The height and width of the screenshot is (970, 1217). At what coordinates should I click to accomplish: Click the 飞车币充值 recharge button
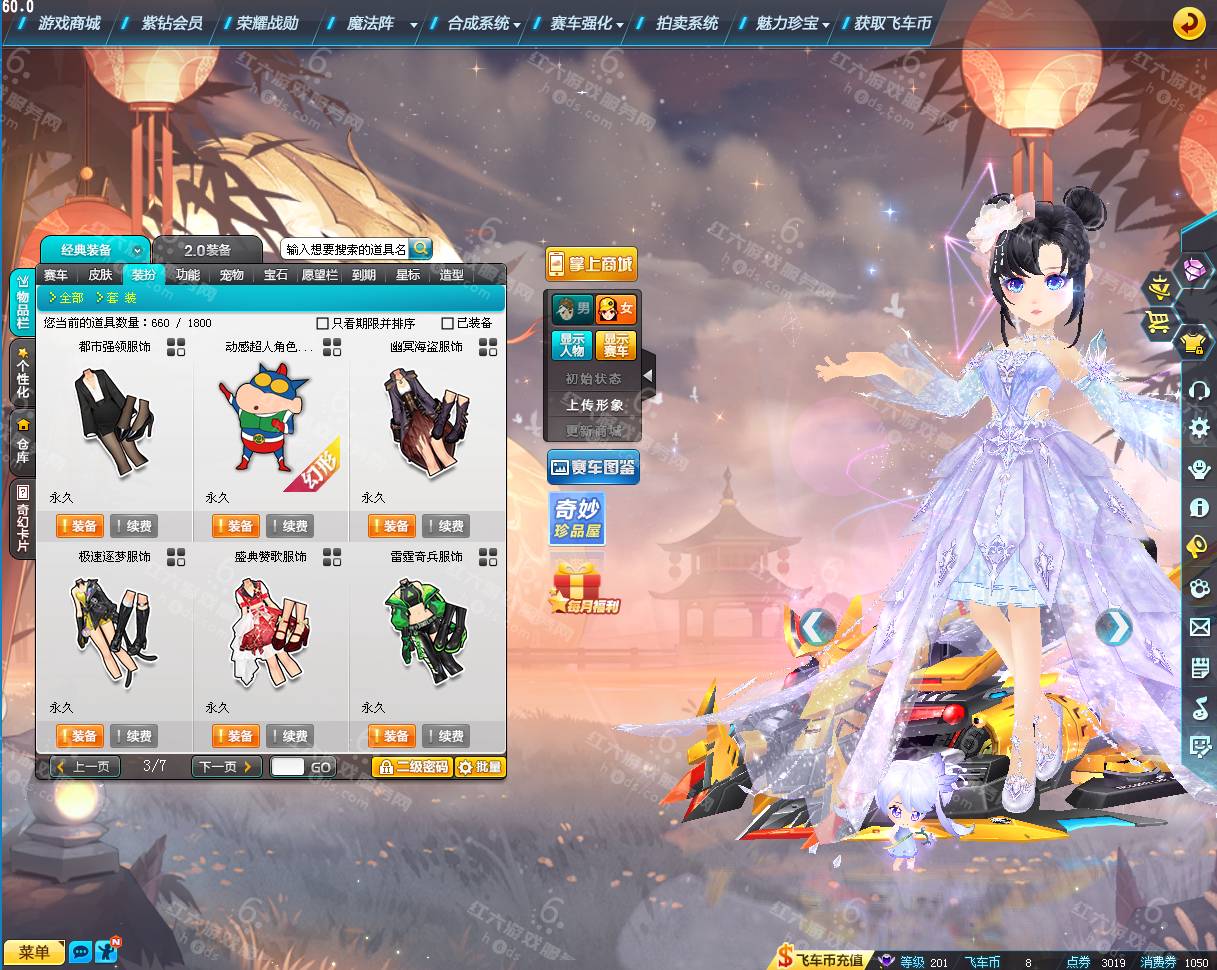[x=820, y=961]
